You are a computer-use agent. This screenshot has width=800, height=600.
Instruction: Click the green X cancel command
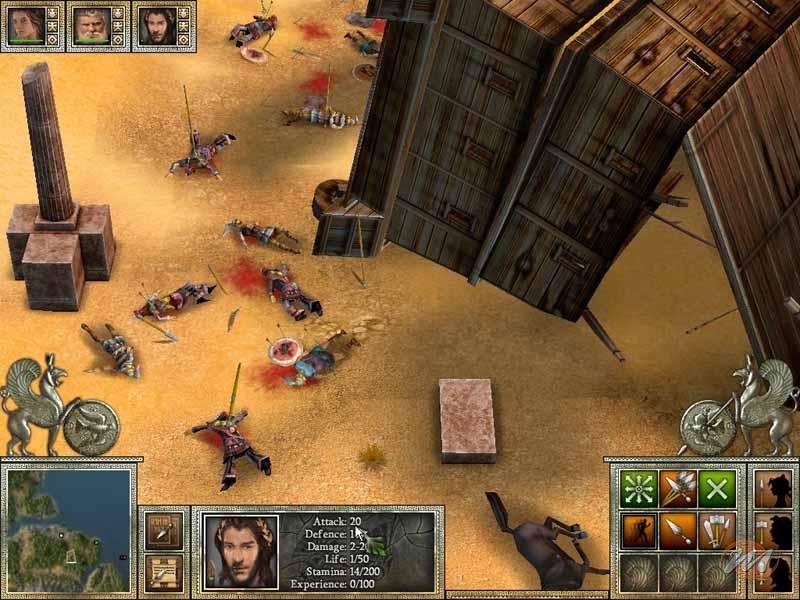tap(716, 489)
